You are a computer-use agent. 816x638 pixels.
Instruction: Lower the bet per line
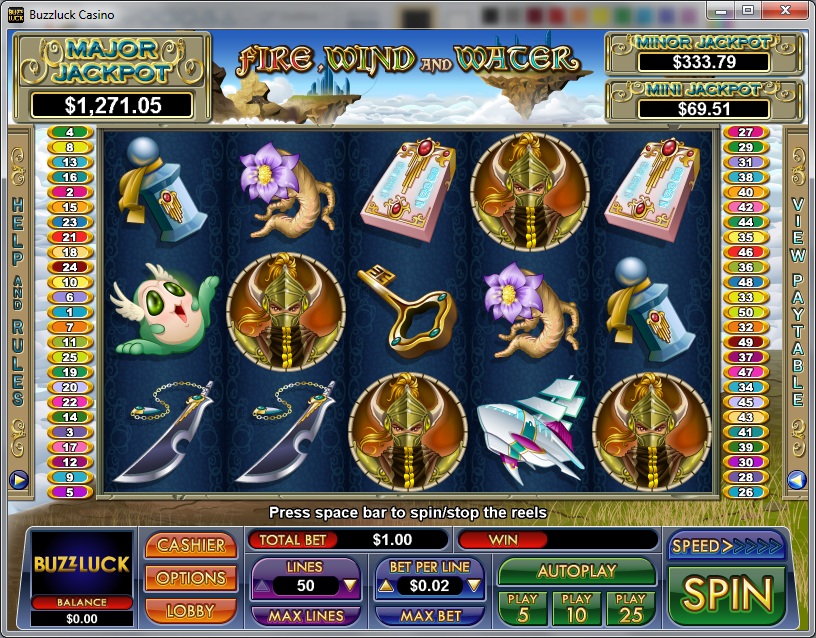[x=473, y=586]
